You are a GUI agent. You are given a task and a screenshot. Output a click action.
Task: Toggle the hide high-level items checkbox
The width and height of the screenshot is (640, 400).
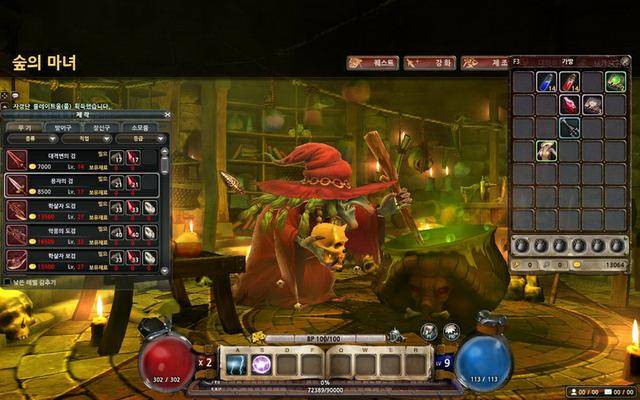coord(9,282)
